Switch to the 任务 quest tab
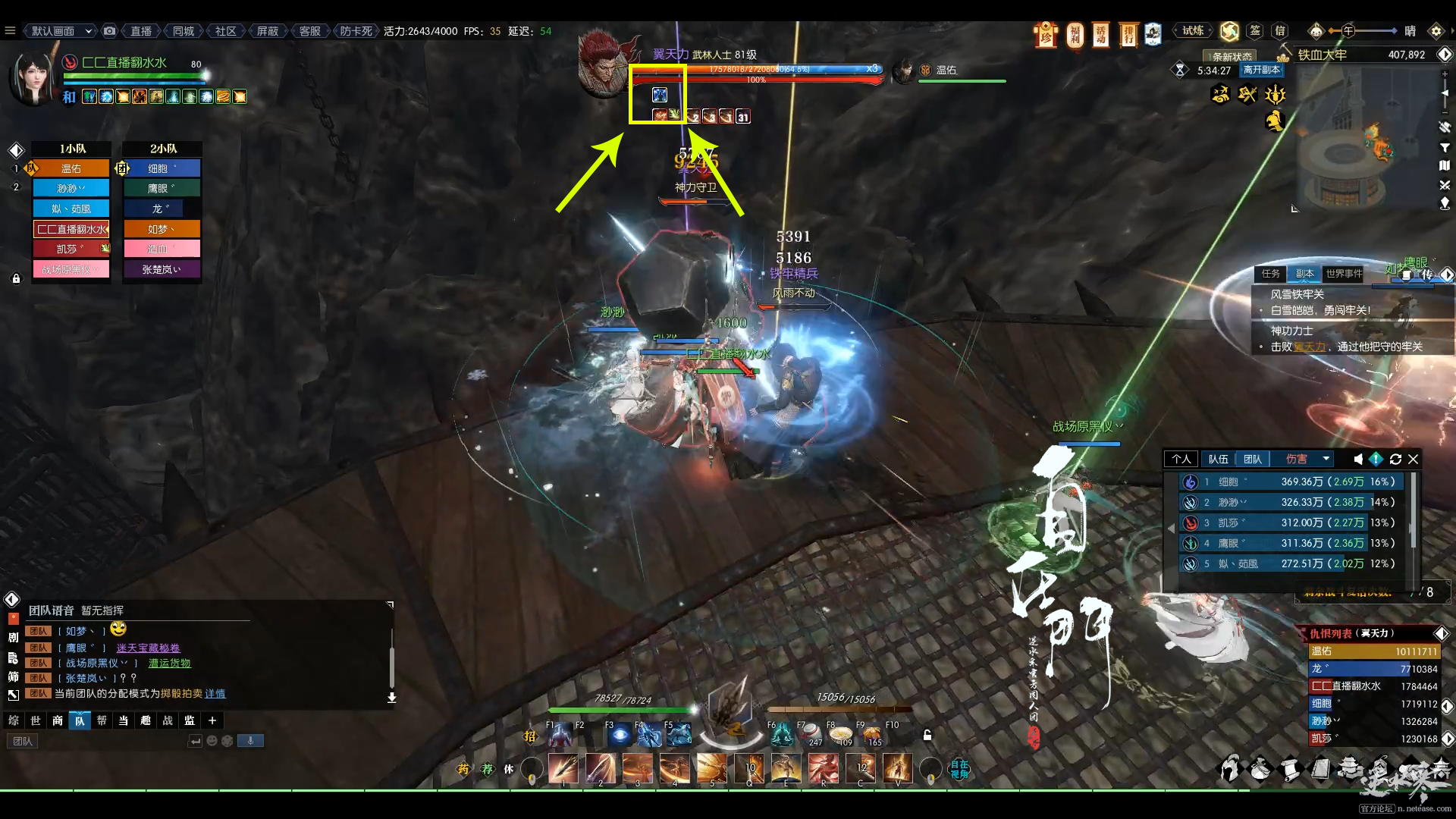 (x=1271, y=274)
